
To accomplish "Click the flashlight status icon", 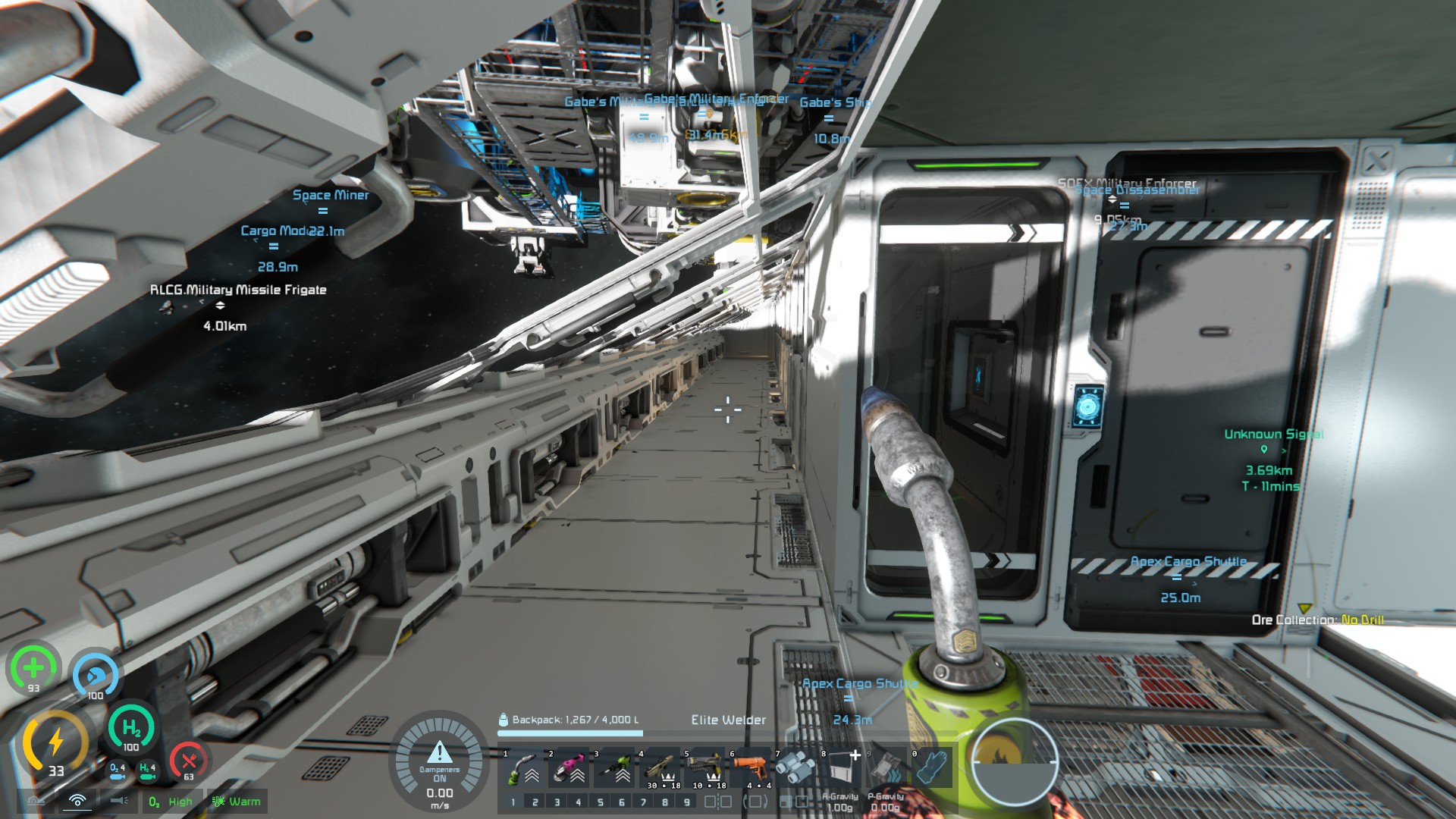I will coord(118,801).
